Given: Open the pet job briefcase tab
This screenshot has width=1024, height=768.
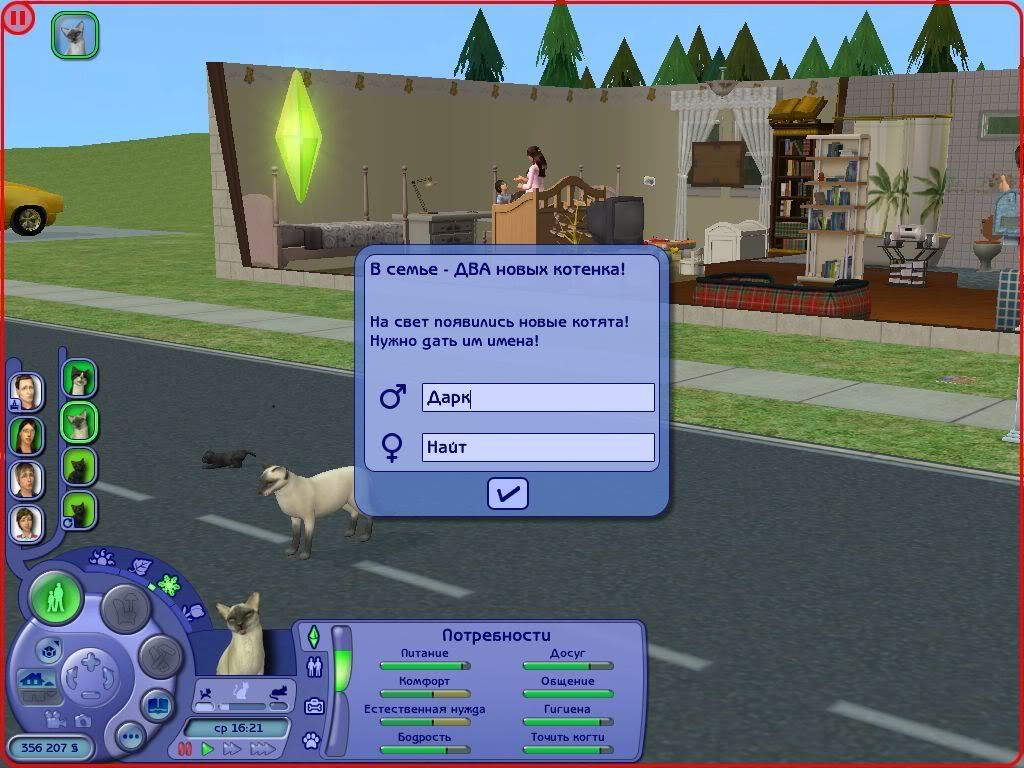Looking at the screenshot, I should coord(314,705).
